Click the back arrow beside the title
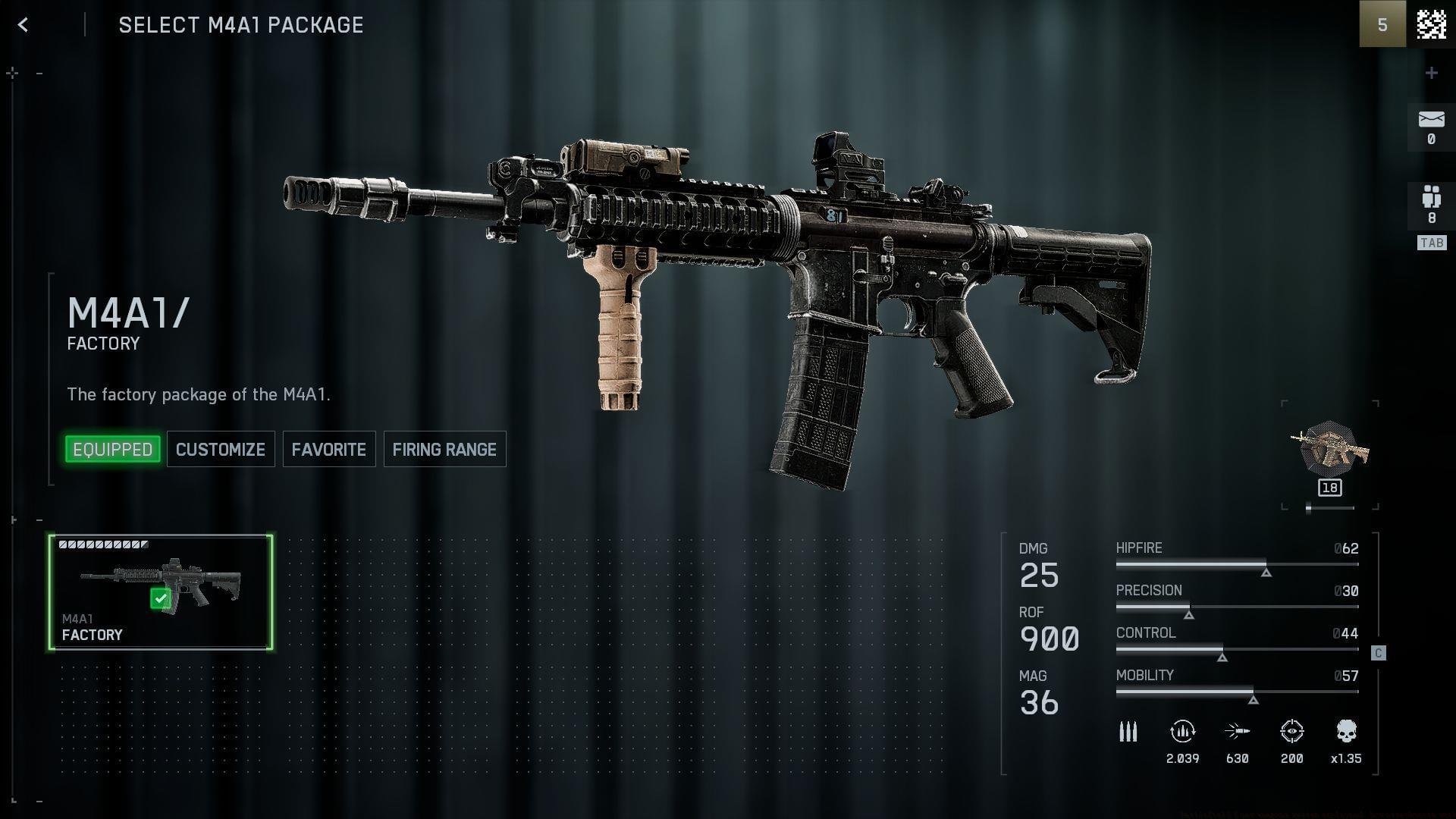 point(24,24)
